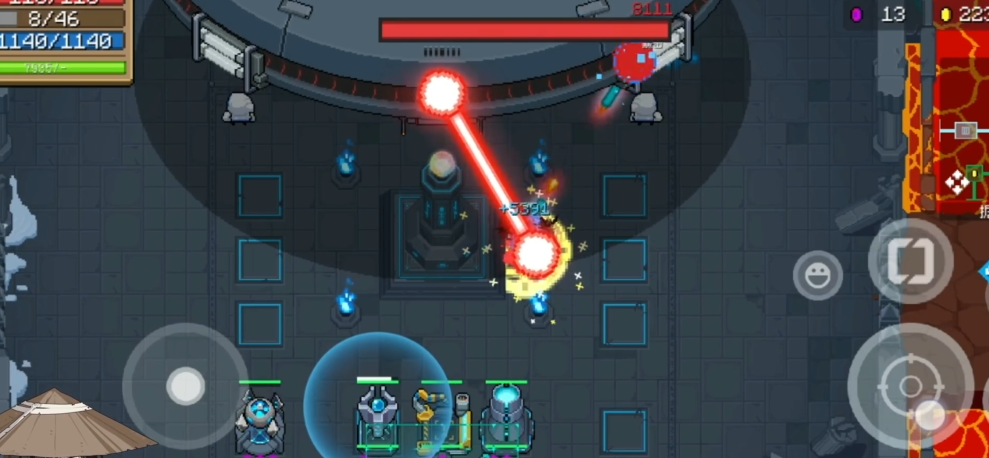Screen dimensions: 989x458
Task: Fire using the crosshair attack button
Action: (x=910, y=385)
